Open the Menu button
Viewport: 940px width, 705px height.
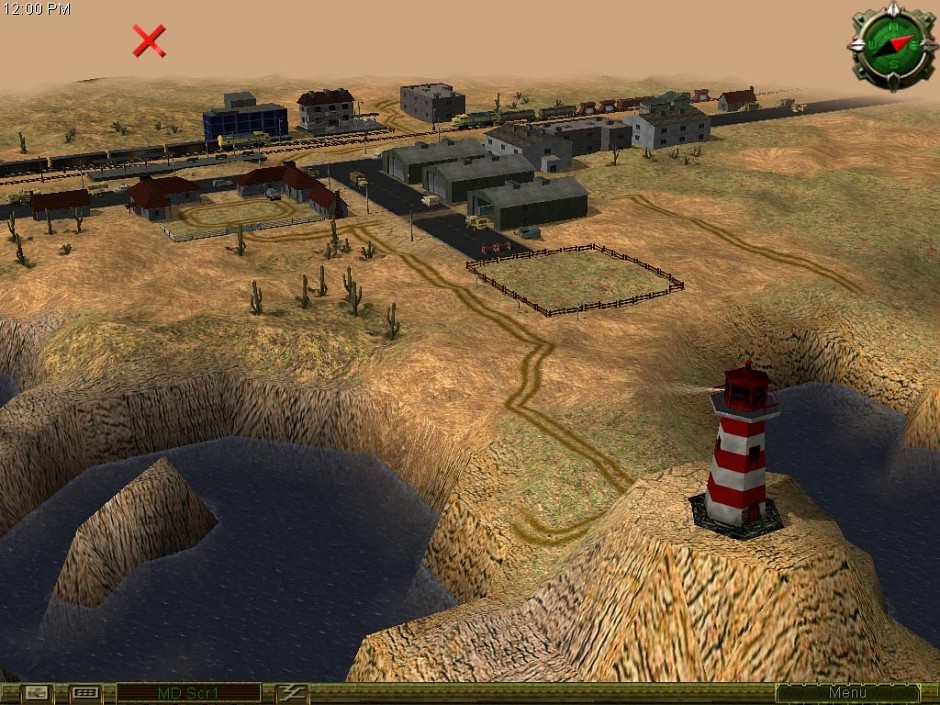pos(847,693)
